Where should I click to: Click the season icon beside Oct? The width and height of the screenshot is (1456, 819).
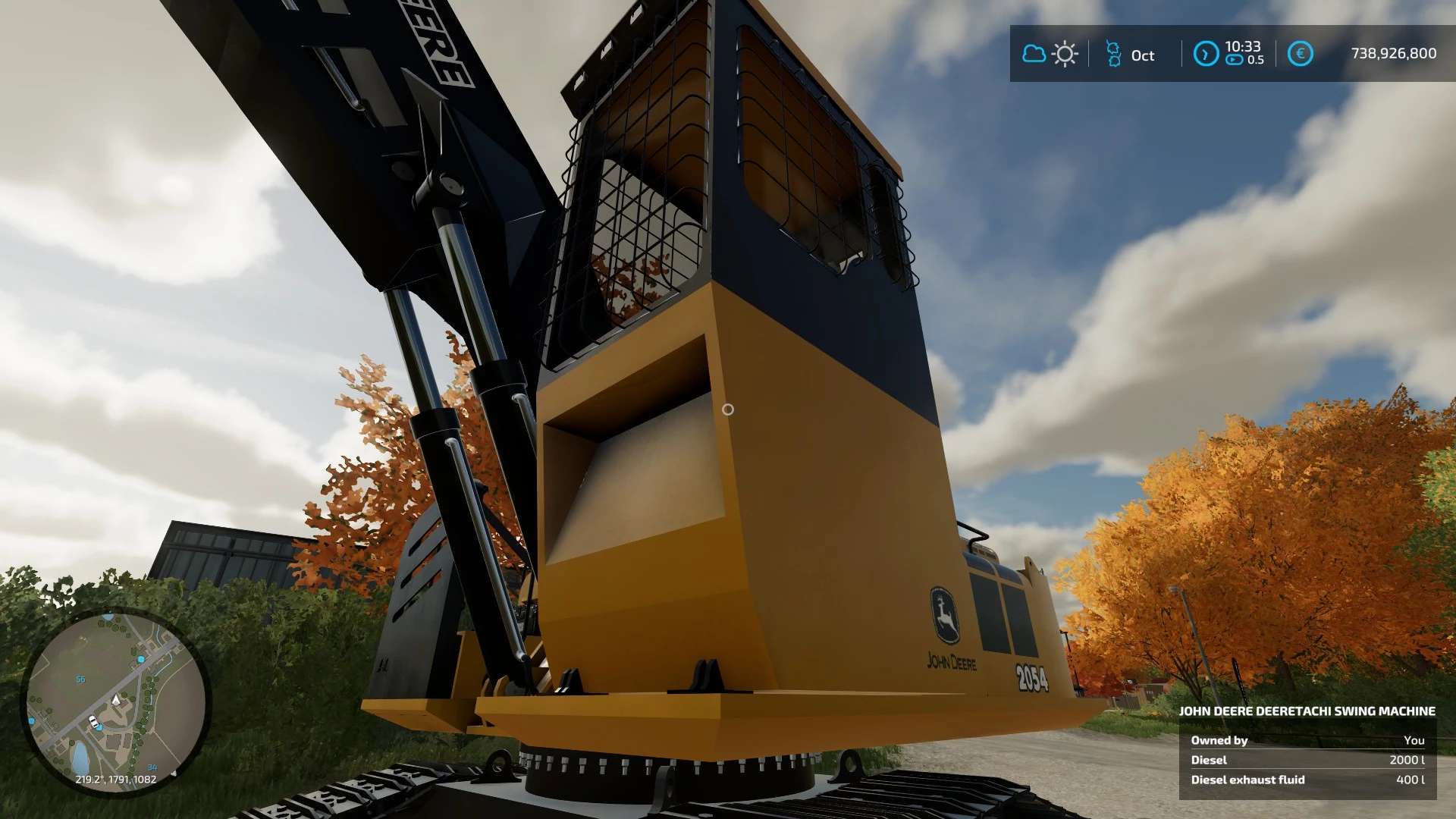pyautogui.click(x=1113, y=54)
